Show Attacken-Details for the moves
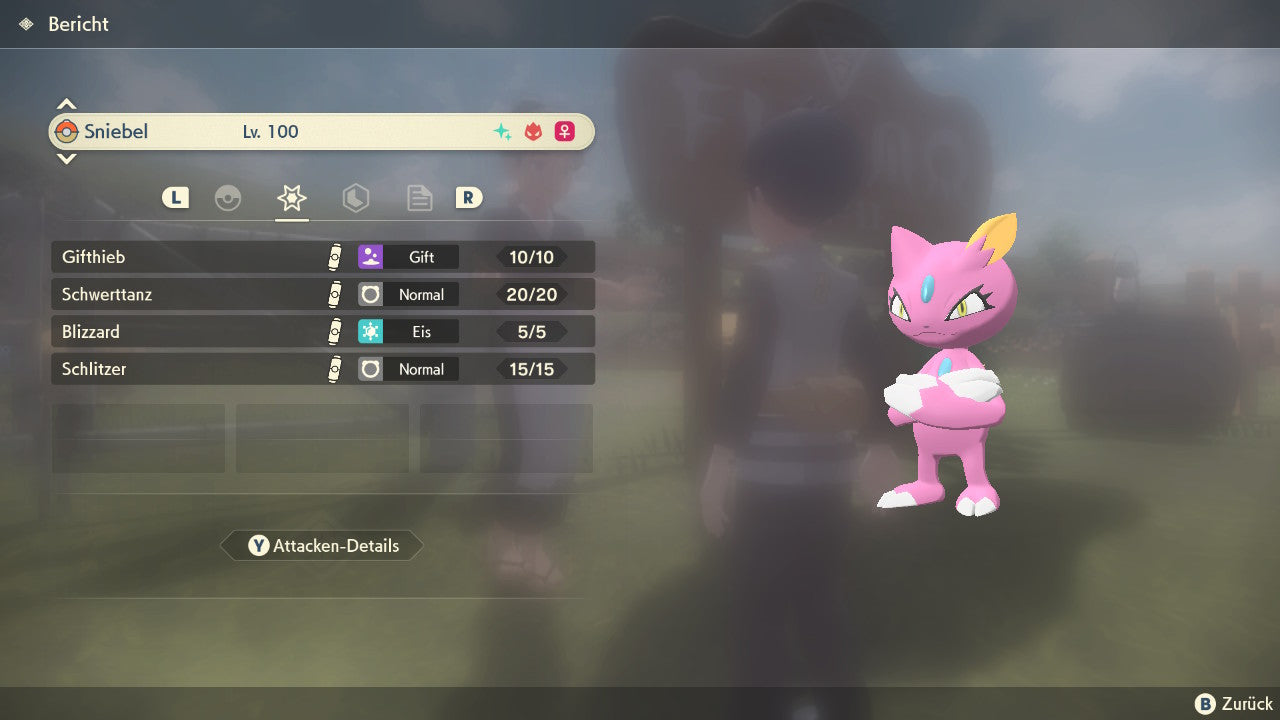The image size is (1280, 720). pos(323,546)
